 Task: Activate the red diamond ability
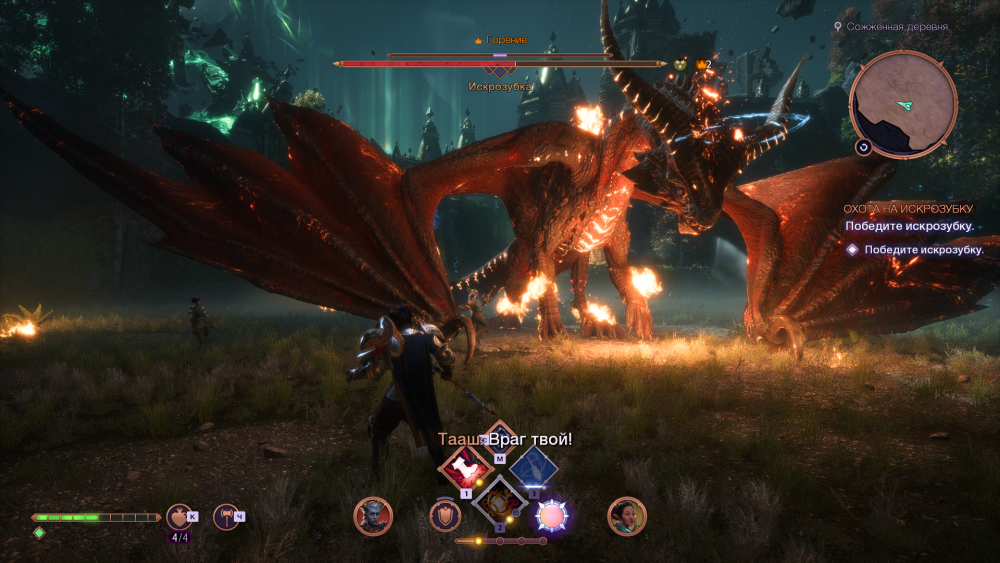(x=463, y=465)
